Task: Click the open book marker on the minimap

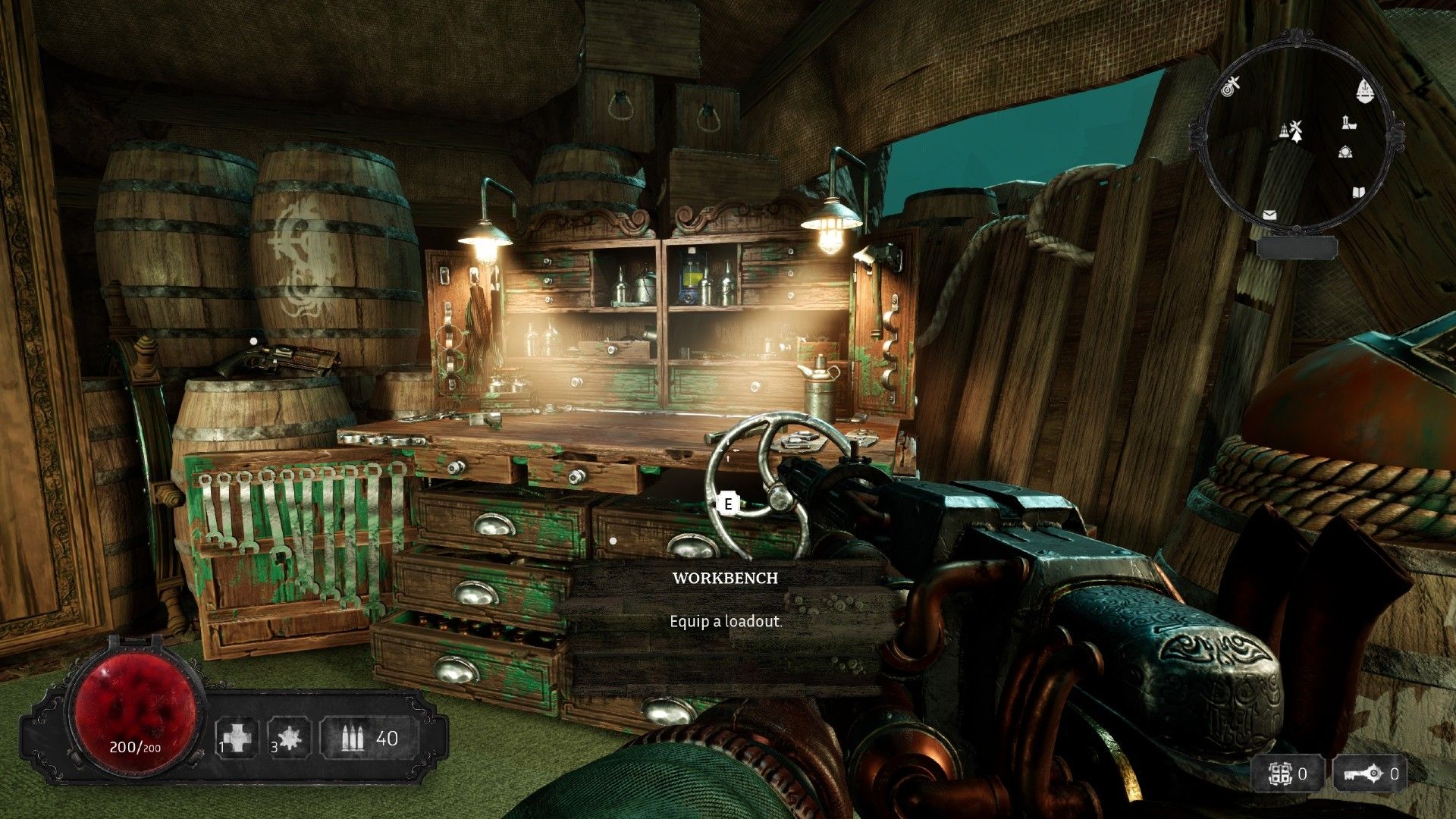Action: 1358,193
